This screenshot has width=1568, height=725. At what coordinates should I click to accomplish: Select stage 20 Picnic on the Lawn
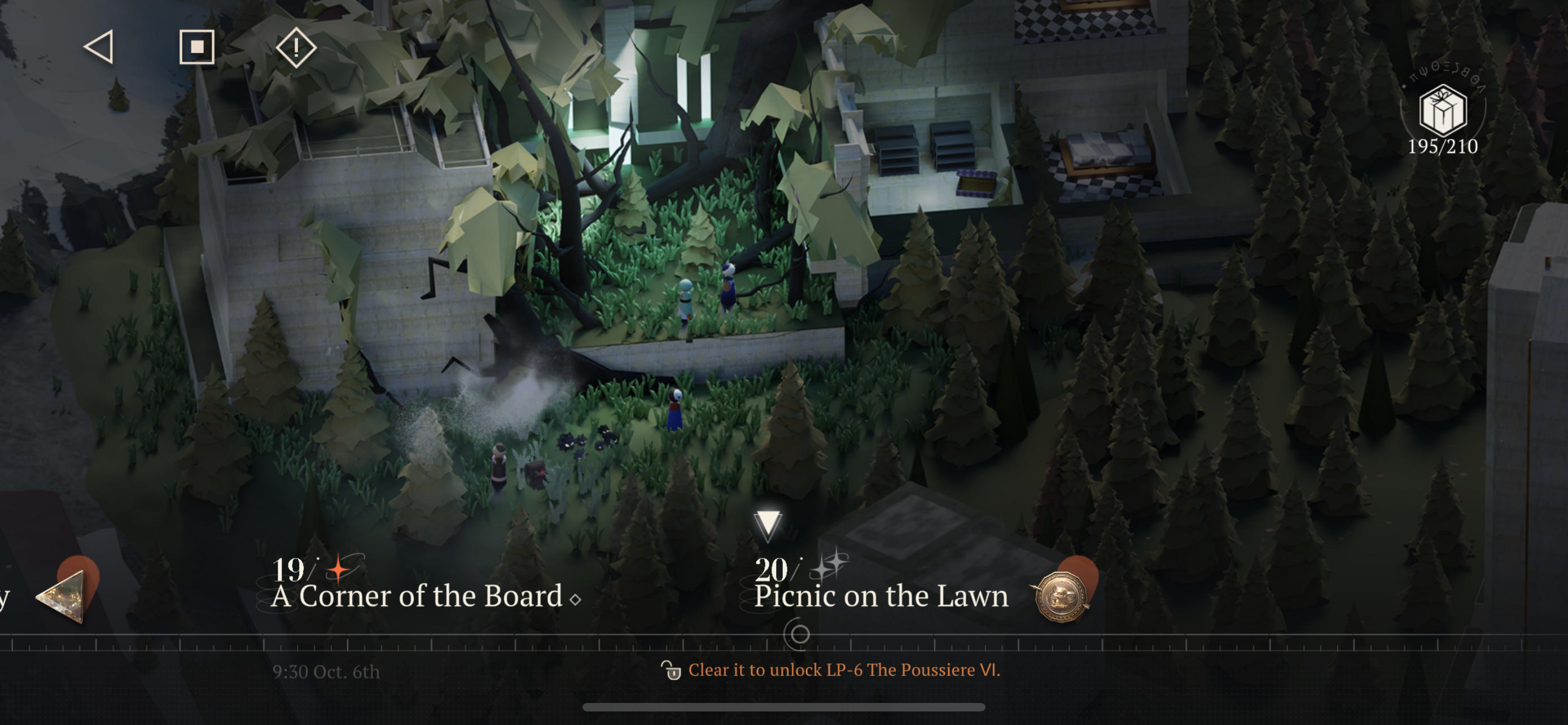pos(880,586)
